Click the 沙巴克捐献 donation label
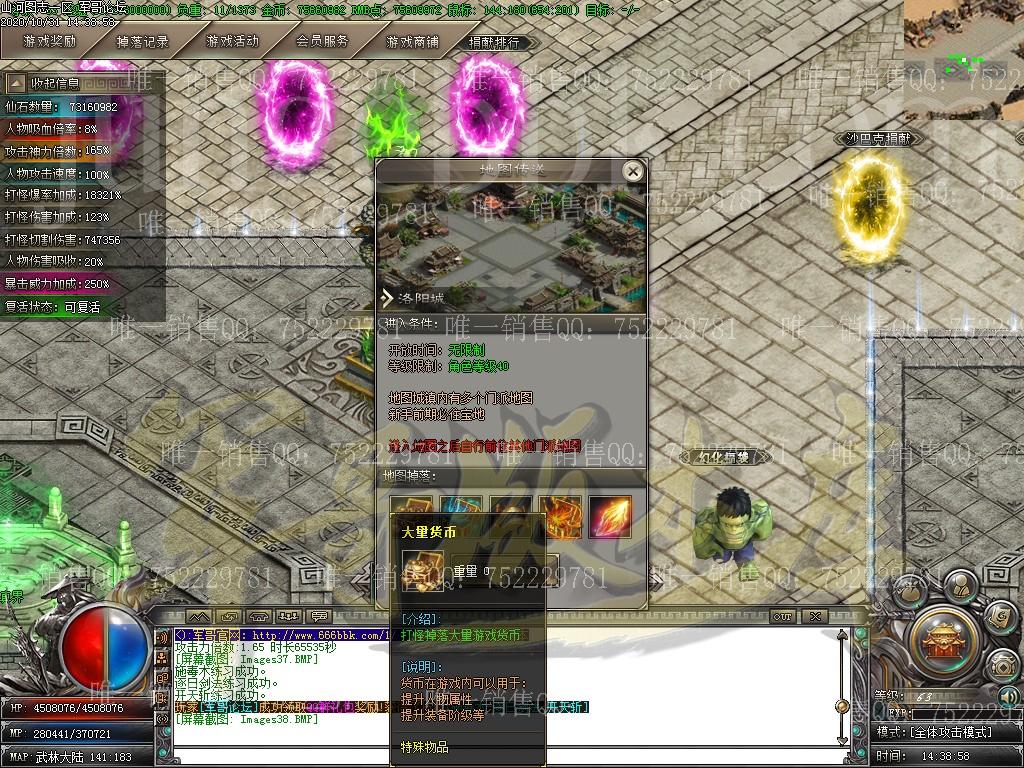Image resolution: width=1024 pixels, height=768 pixels. coord(878,139)
